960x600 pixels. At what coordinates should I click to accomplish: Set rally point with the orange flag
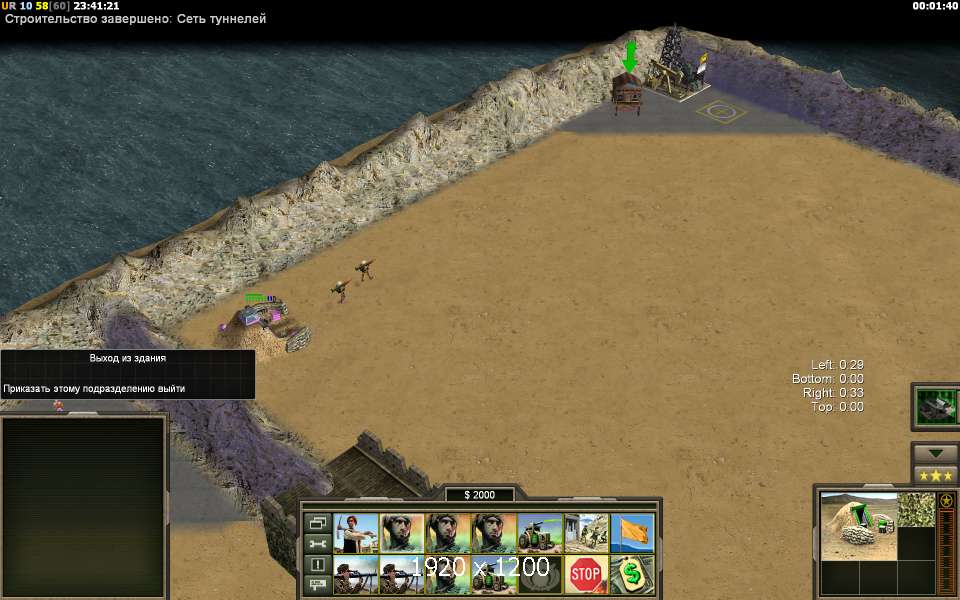coord(633,533)
